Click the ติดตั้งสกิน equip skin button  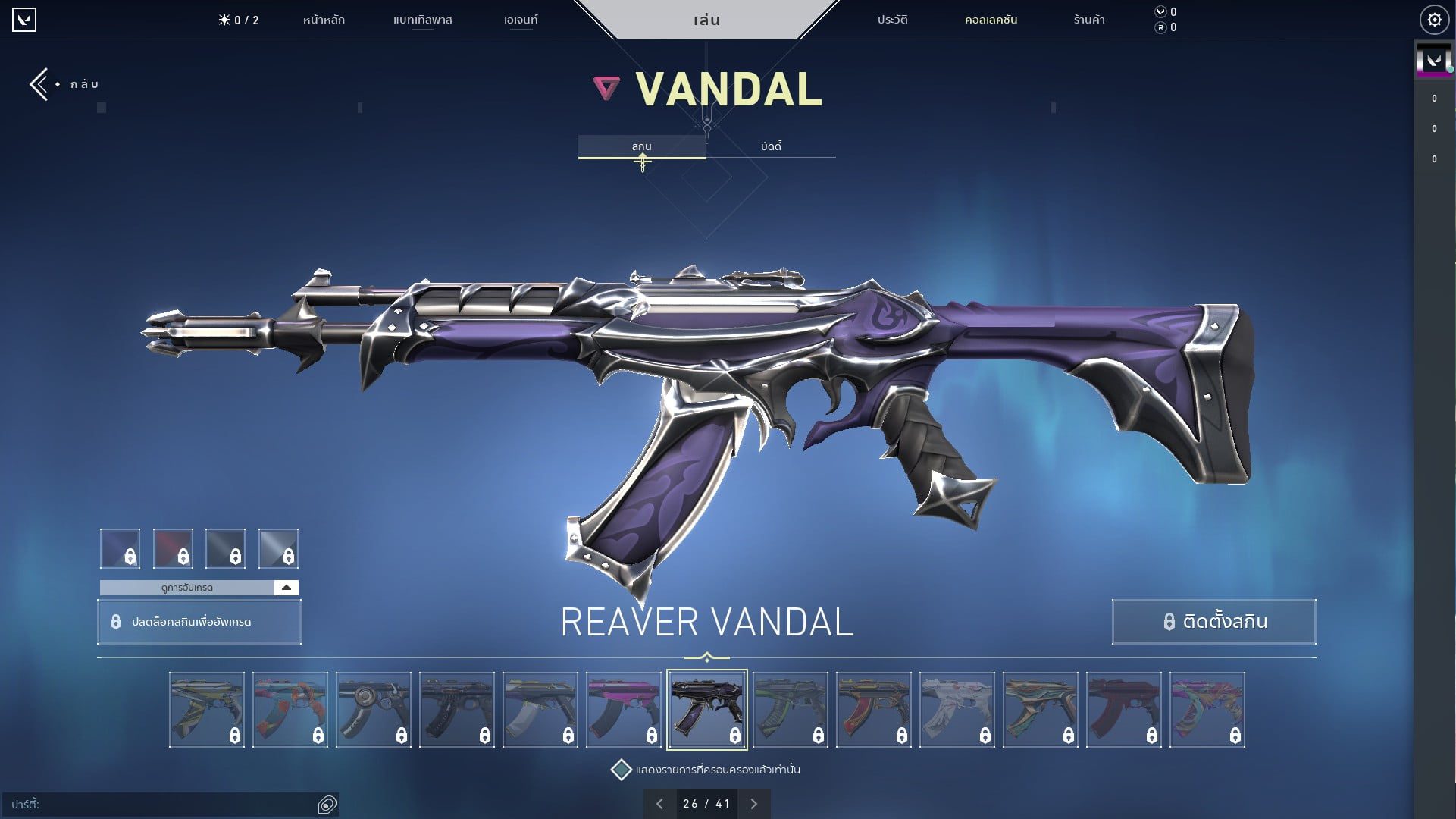point(1213,621)
